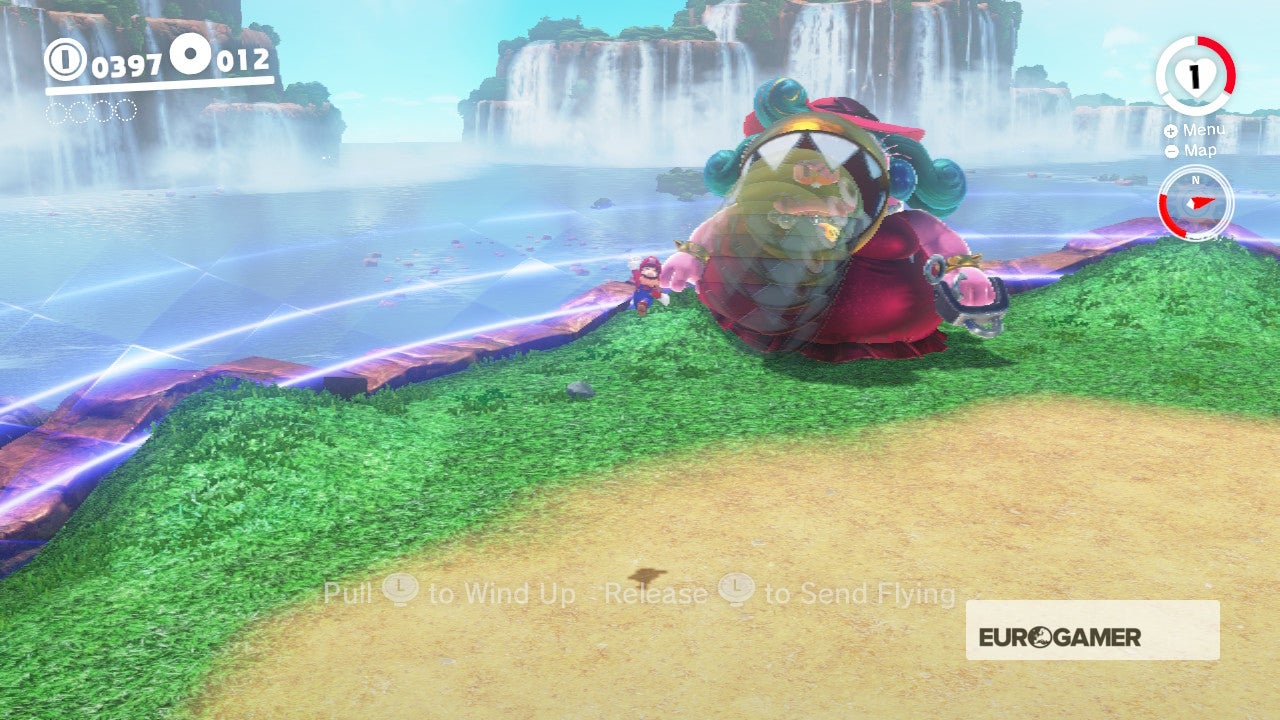The height and width of the screenshot is (720, 1280).
Task: Open the Menu via the Menu label
Action: tap(1205, 129)
